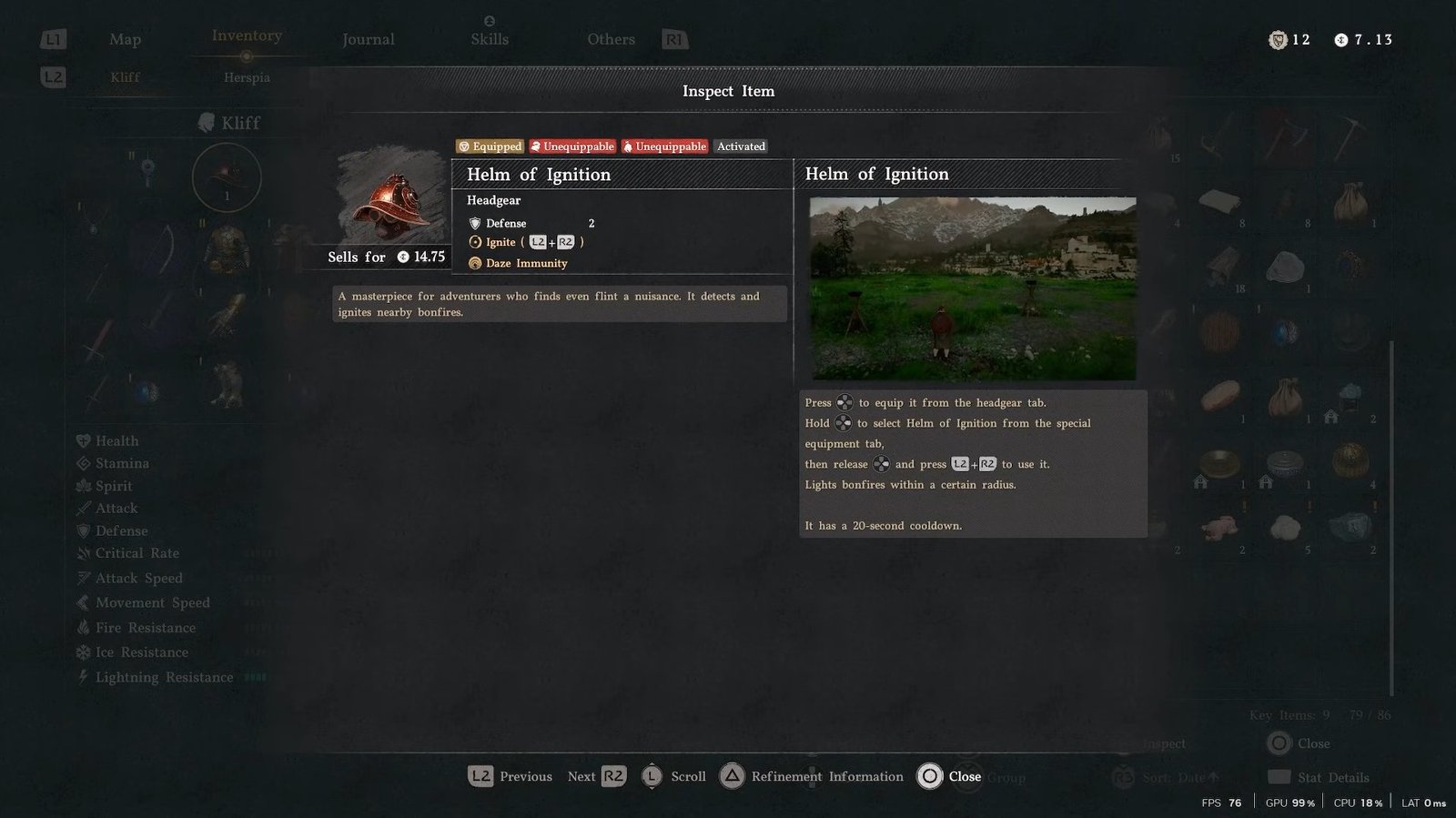
Task: Go to the Previous item
Action: (x=511, y=776)
